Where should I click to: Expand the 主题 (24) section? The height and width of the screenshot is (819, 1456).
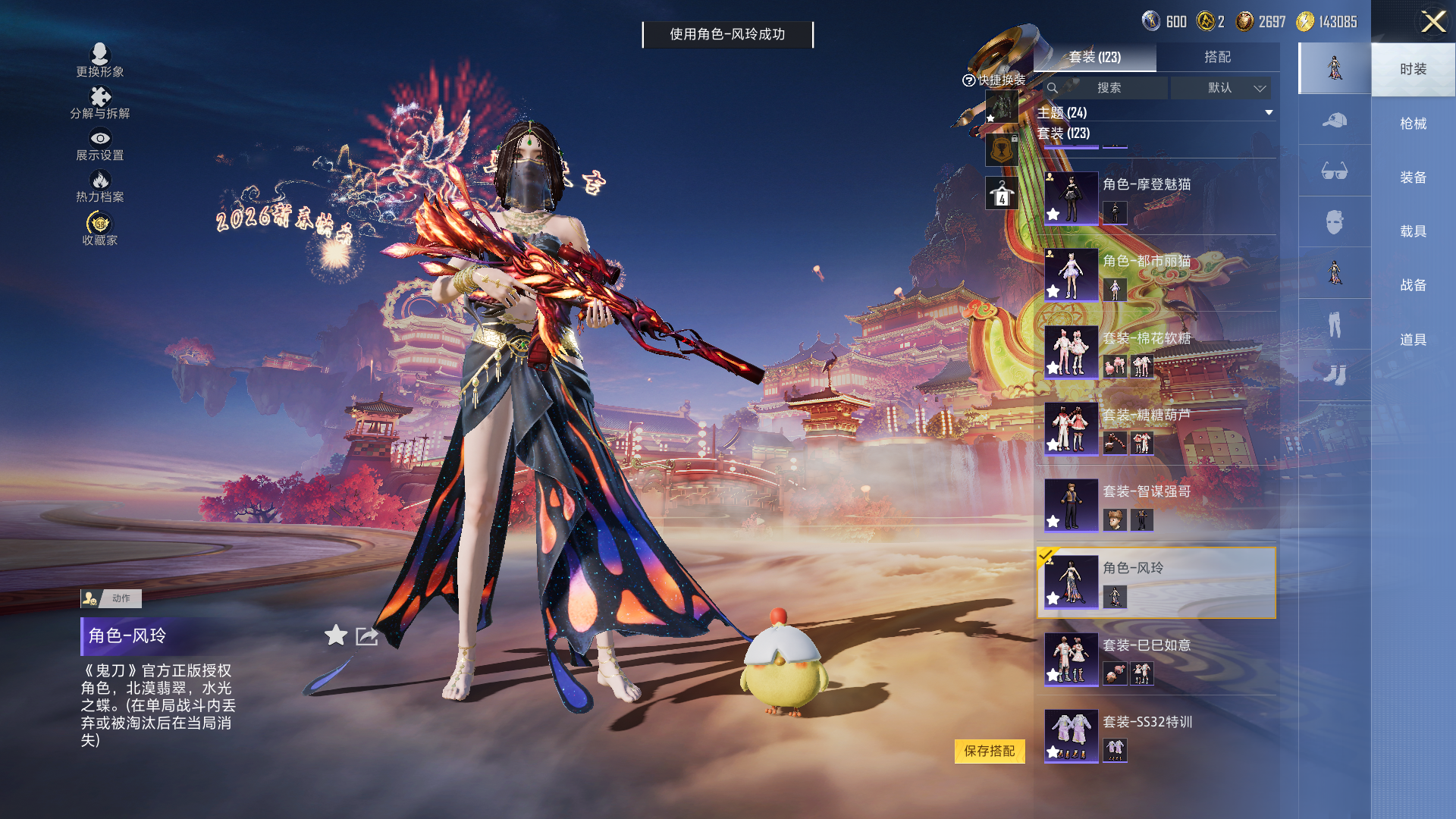tap(1269, 113)
